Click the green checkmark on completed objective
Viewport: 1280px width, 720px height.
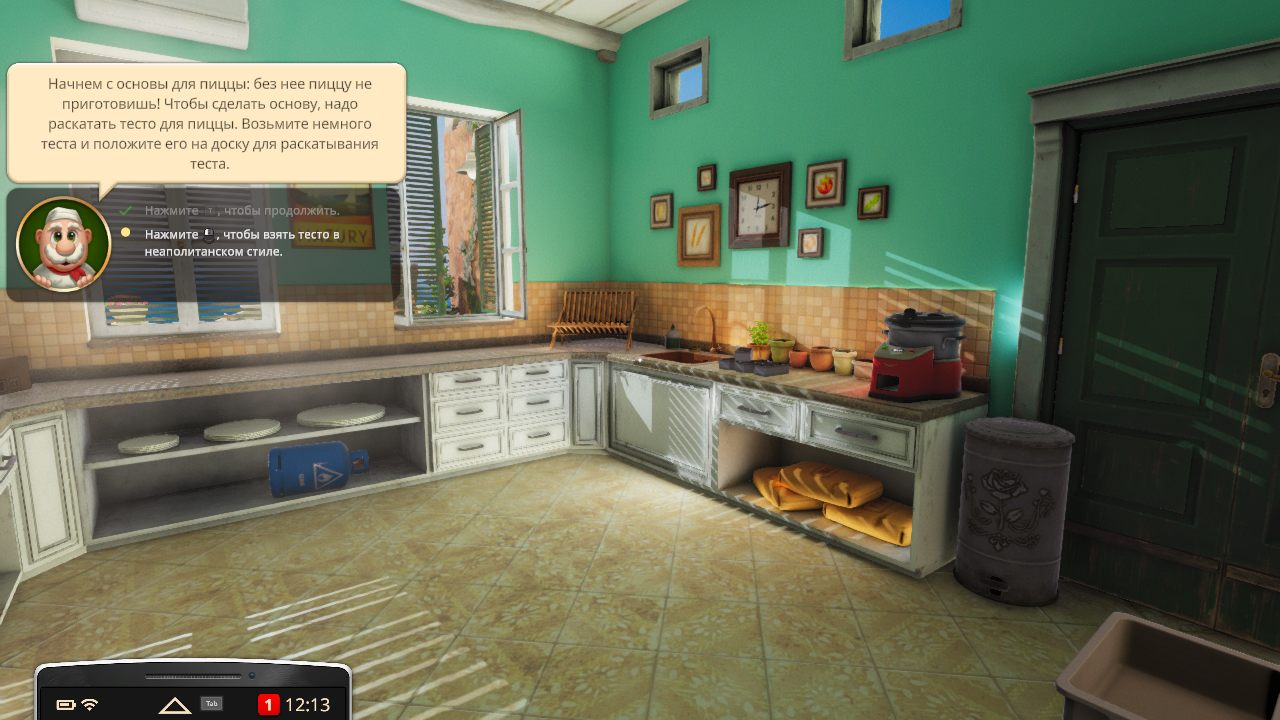(123, 210)
